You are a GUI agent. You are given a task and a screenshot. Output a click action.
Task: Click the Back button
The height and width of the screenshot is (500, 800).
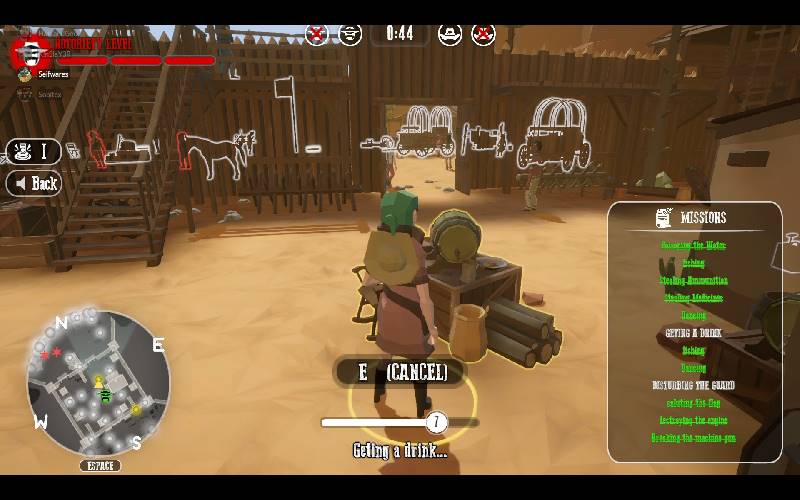point(34,183)
